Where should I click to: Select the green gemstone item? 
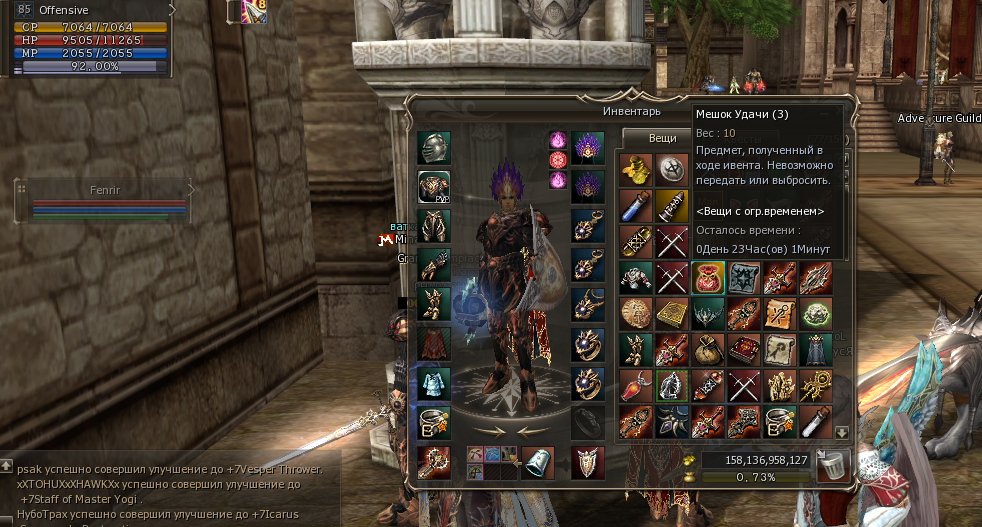click(816, 313)
